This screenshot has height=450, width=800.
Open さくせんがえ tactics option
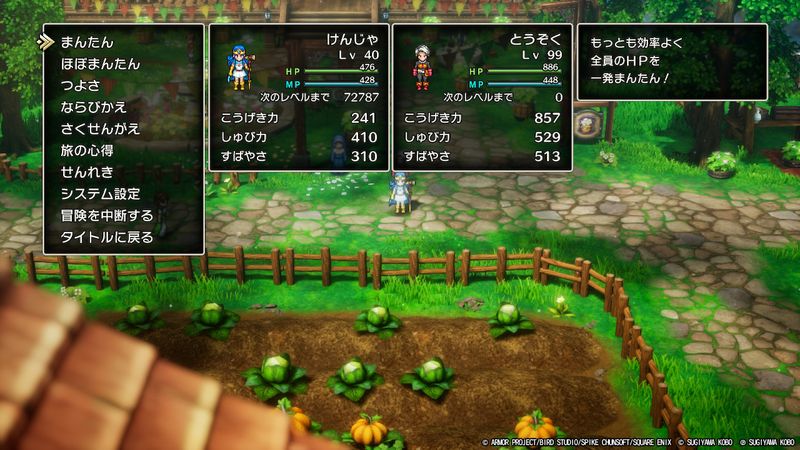click(x=100, y=129)
